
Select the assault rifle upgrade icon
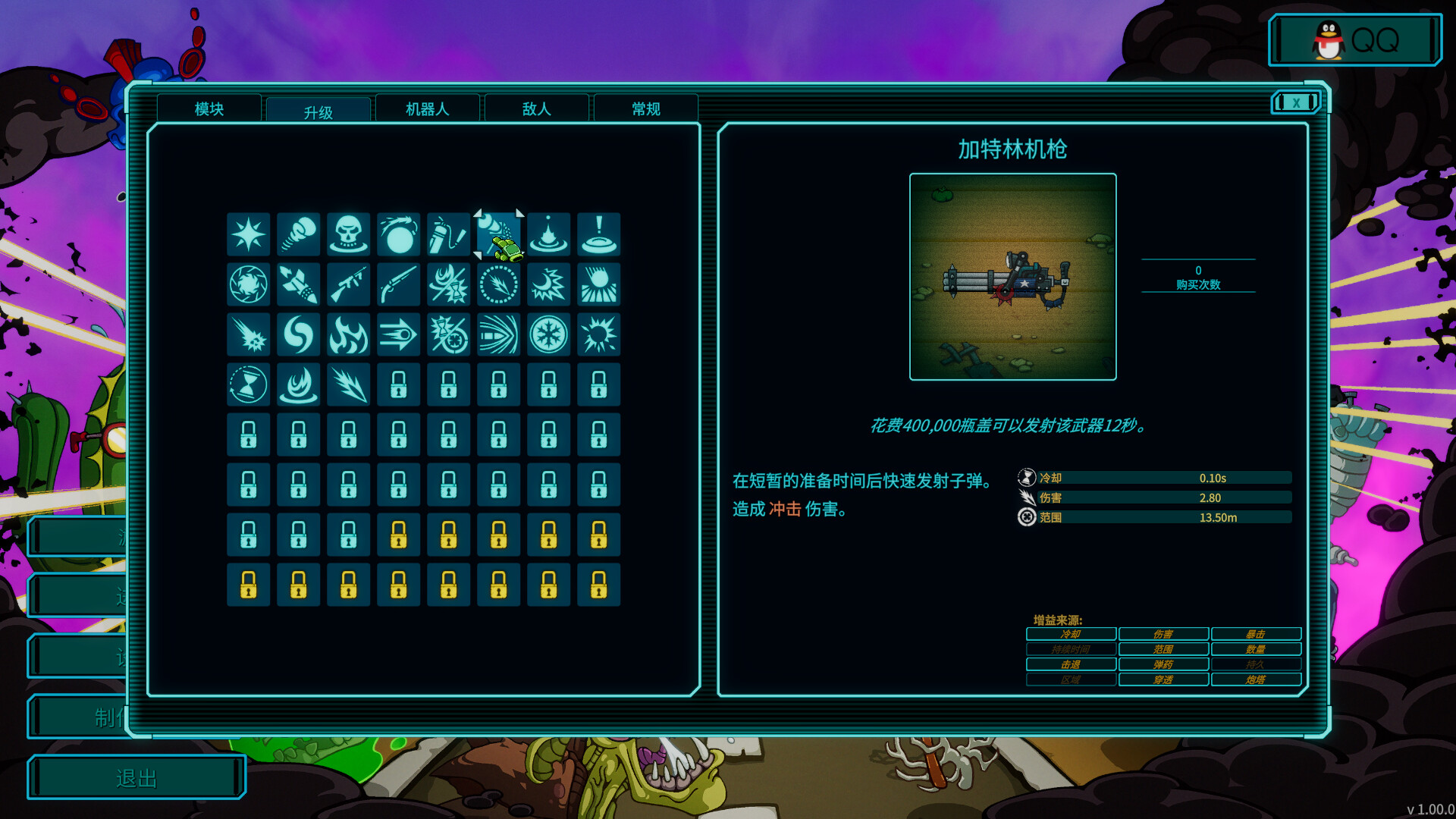(x=348, y=284)
